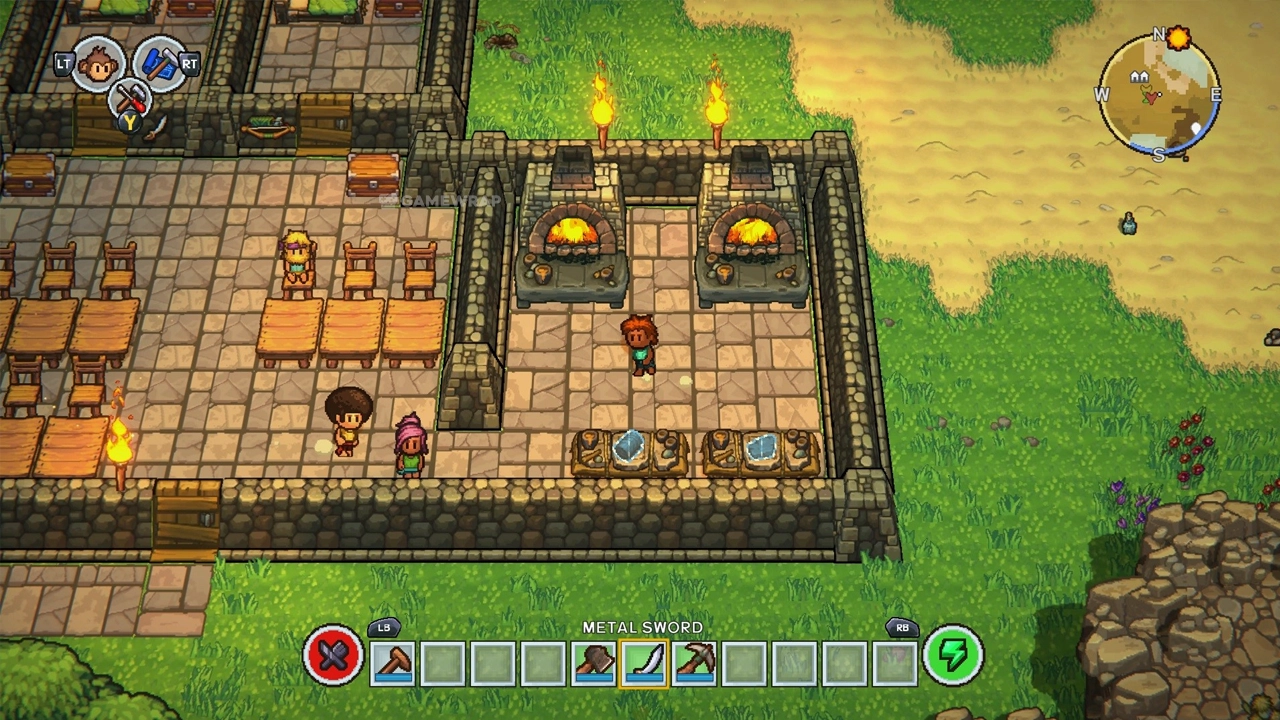Open the circular island minimap
This screenshot has height=720, width=1280.
click(1159, 96)
